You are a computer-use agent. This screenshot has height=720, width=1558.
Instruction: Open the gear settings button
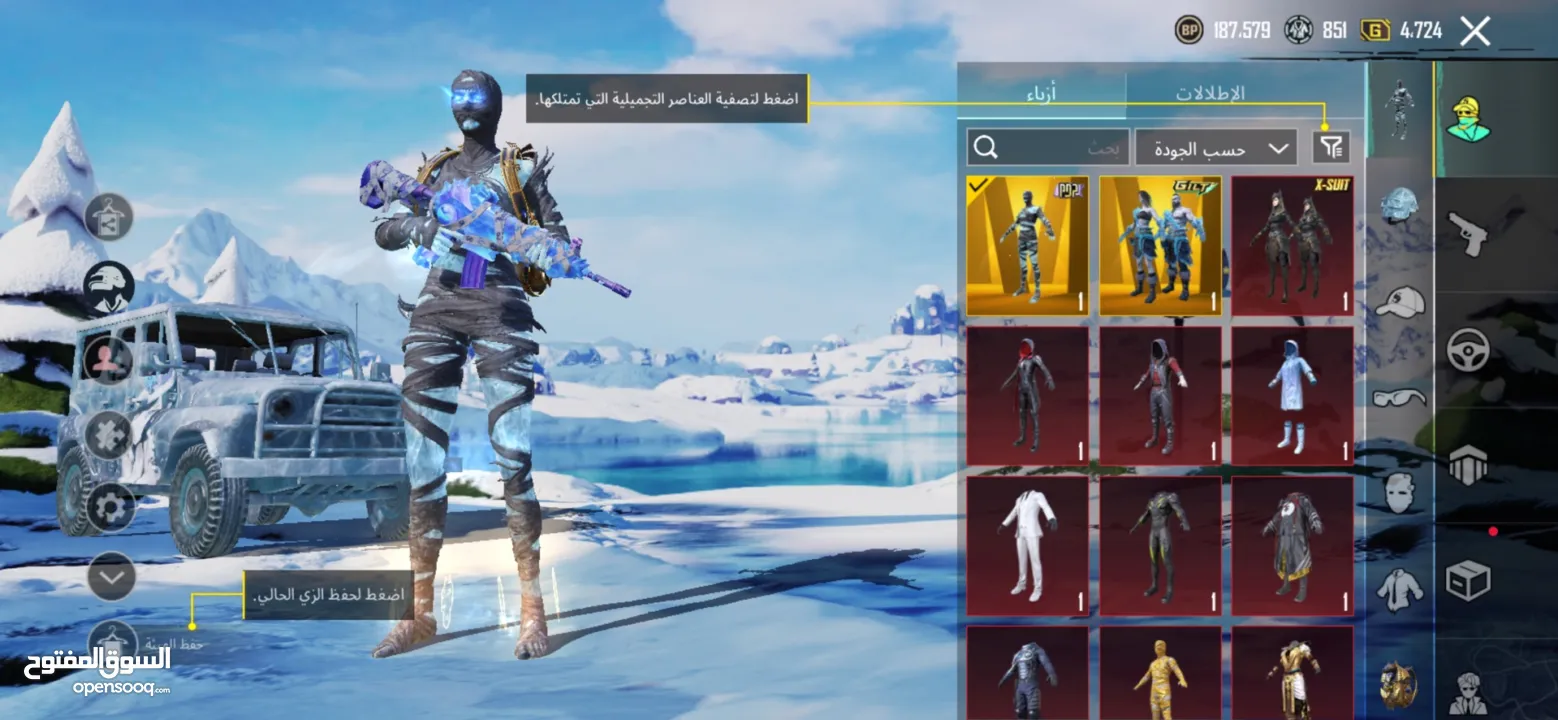click(110, 507)
